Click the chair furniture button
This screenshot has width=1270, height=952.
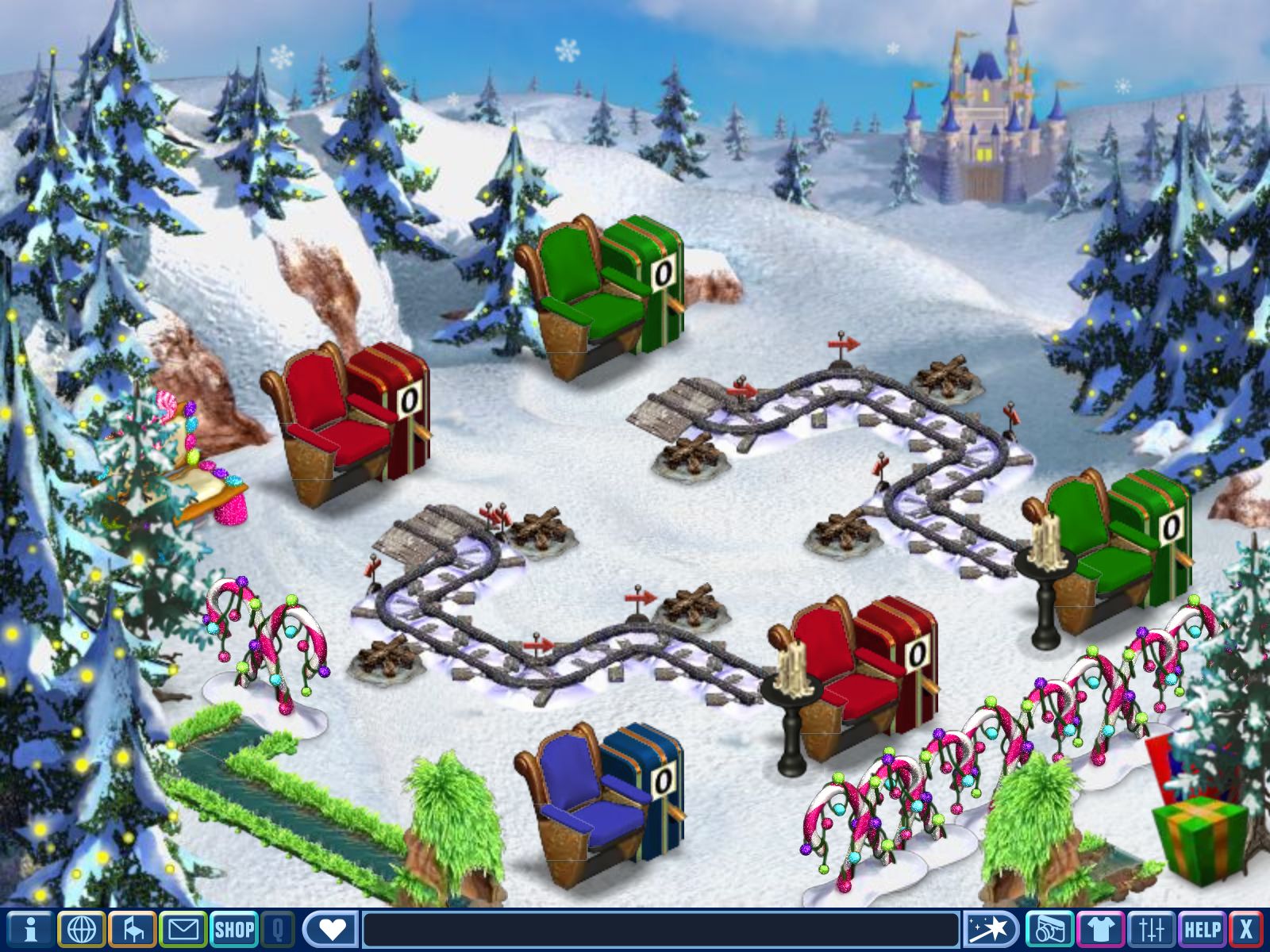[133, 929]
